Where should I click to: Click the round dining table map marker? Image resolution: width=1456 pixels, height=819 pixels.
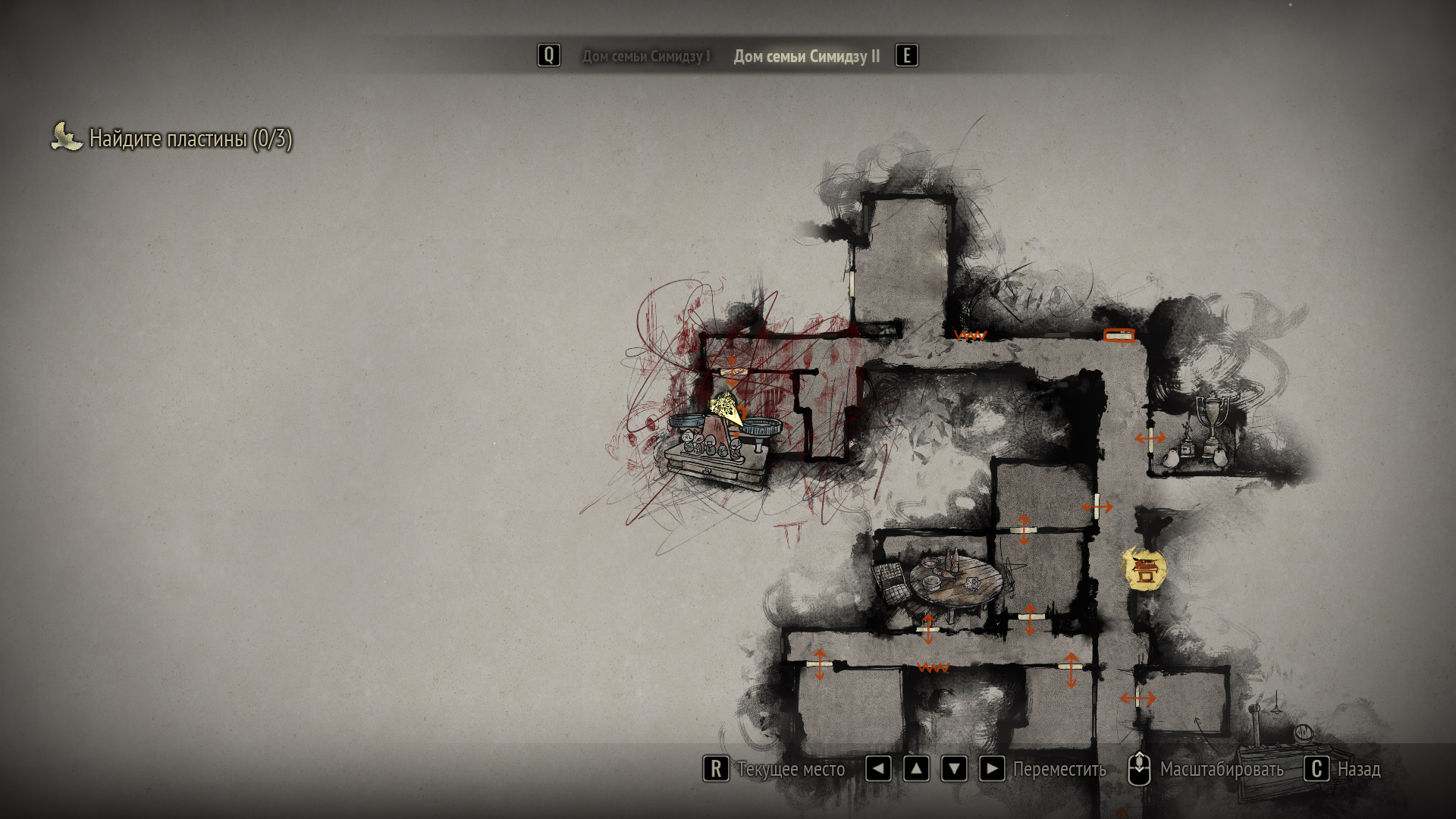point(953,582)
